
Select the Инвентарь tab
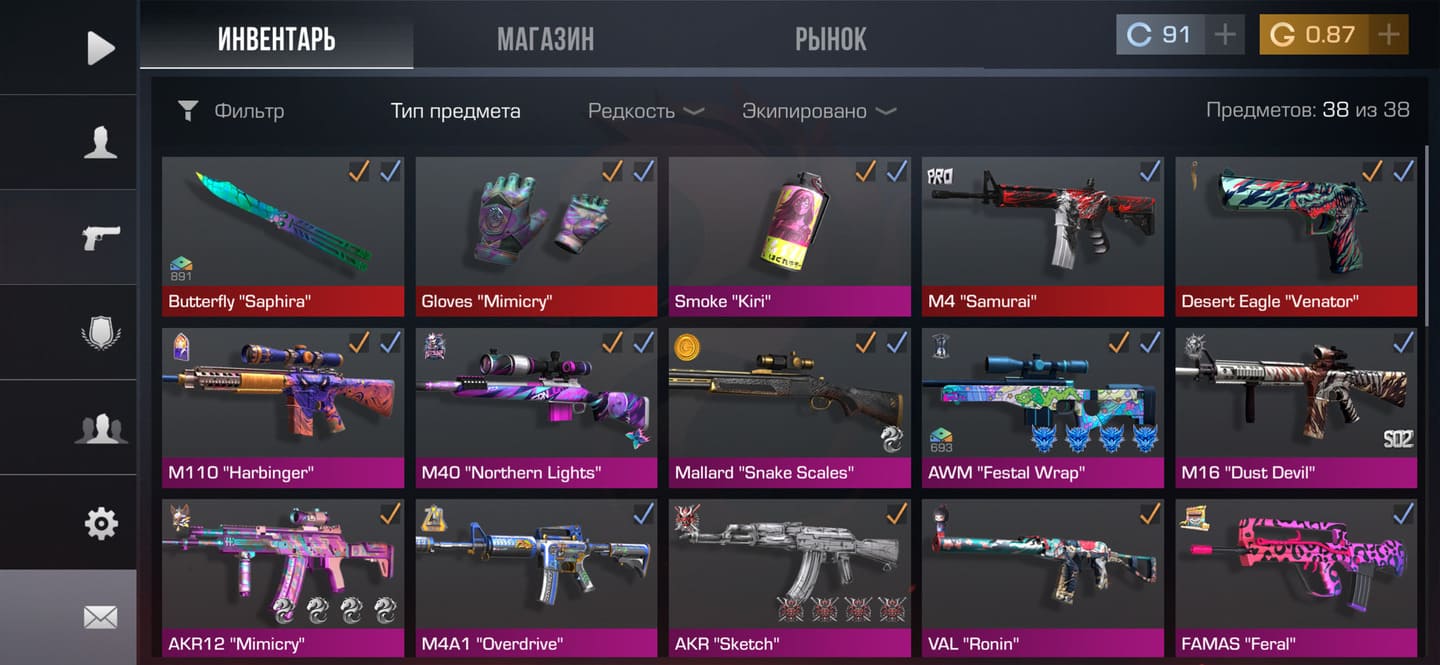click(x=276, y=39)
